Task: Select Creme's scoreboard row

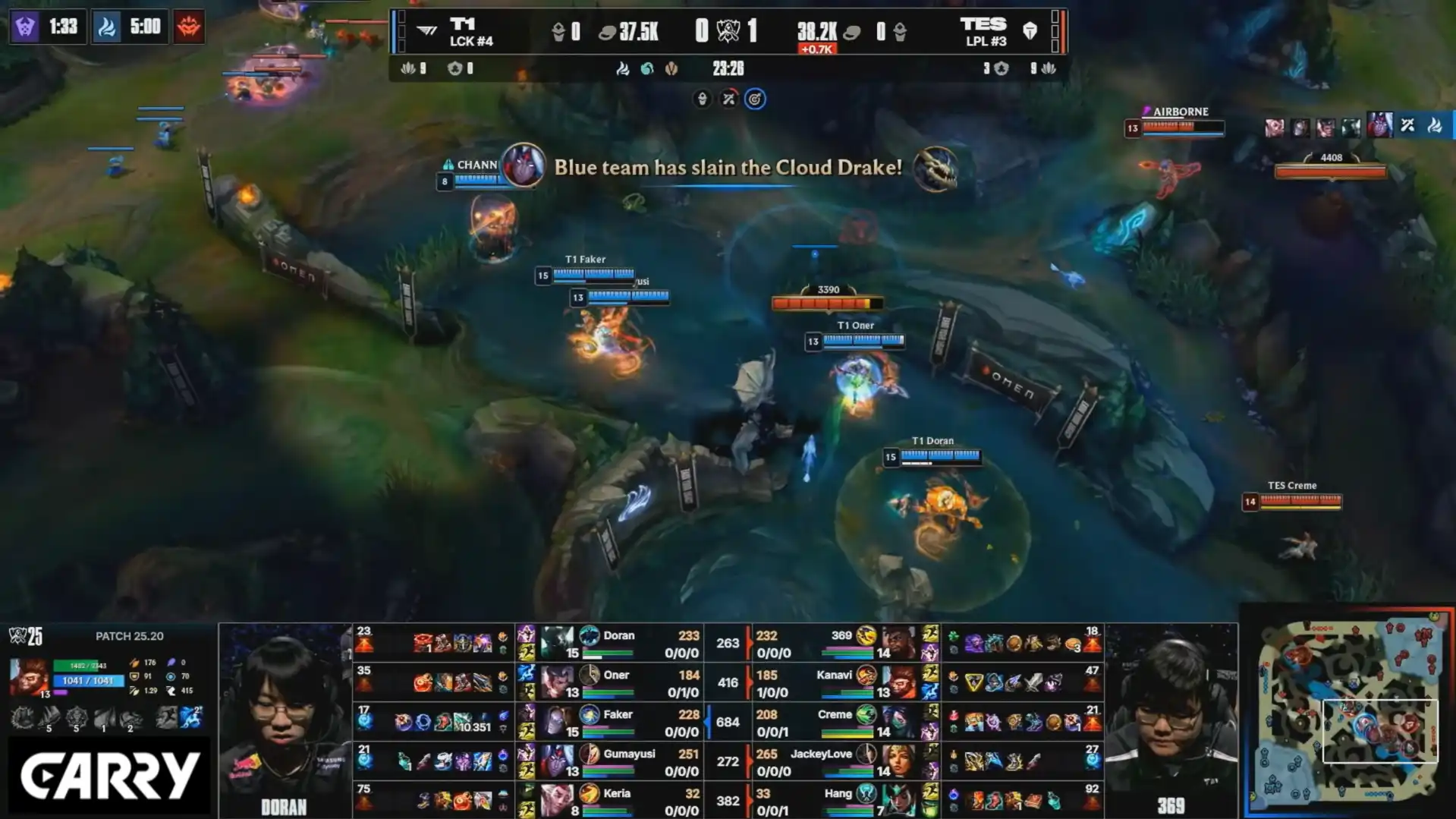Action: pos(842,723)
